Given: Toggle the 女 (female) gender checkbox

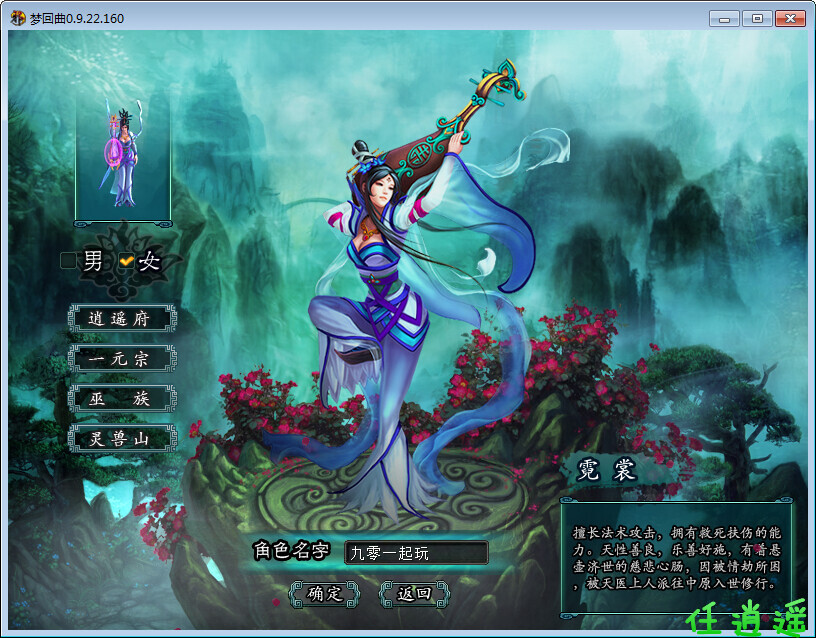Looking at the screenshot, I should click(126, 261).
